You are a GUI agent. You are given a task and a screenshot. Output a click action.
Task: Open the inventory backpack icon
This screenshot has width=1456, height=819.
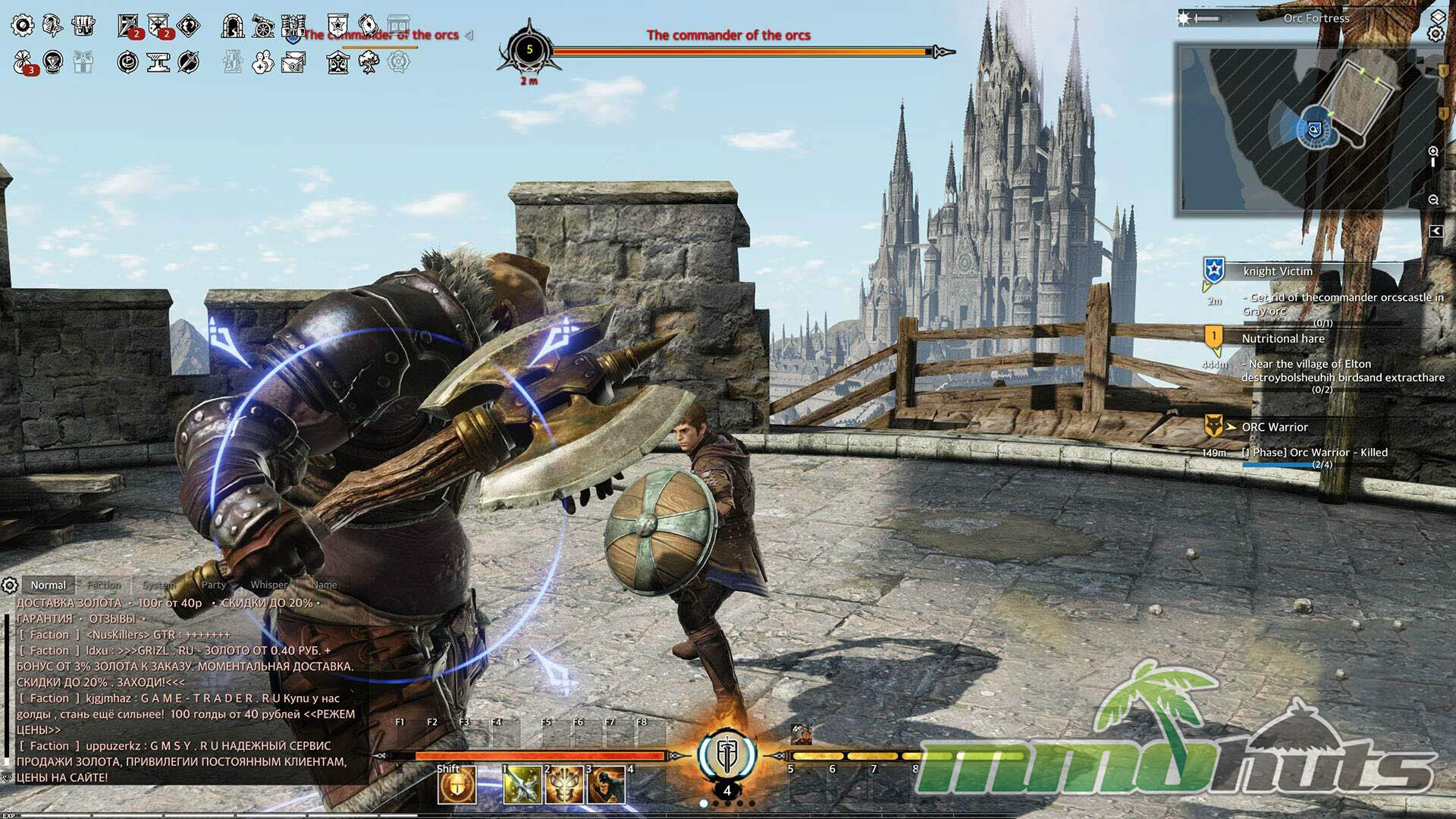pyautogui.click(x=83, y=26)
